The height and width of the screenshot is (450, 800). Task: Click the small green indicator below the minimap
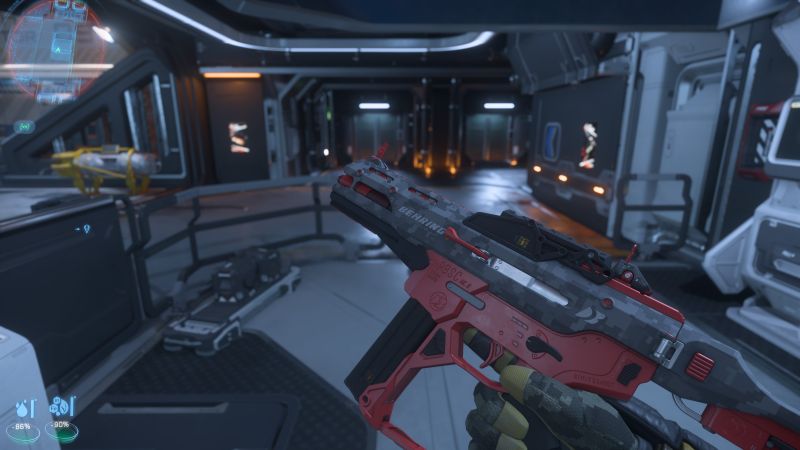click(25, 126)
